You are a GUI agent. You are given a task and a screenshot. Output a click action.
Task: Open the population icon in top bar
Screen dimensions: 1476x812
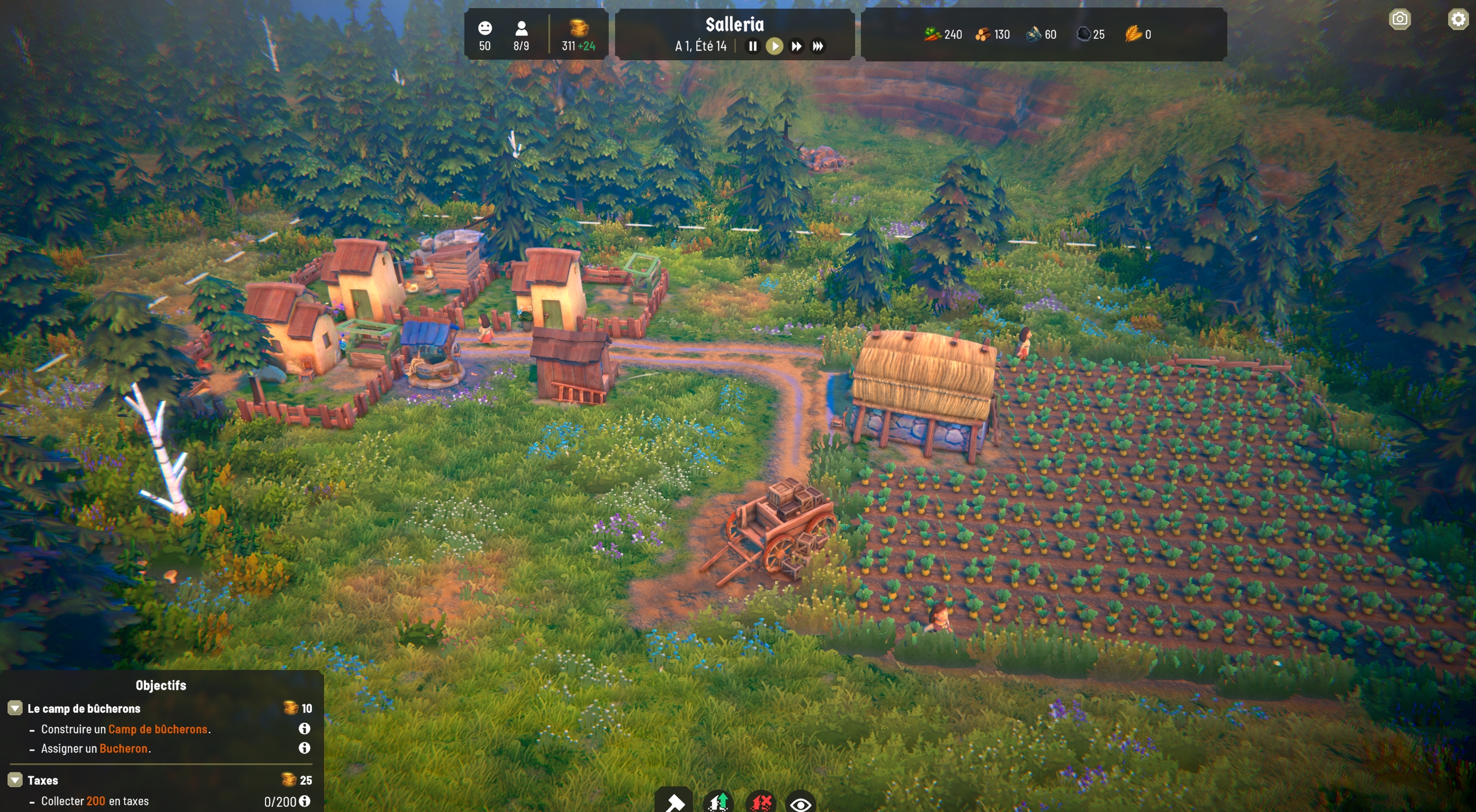point(521,28)
